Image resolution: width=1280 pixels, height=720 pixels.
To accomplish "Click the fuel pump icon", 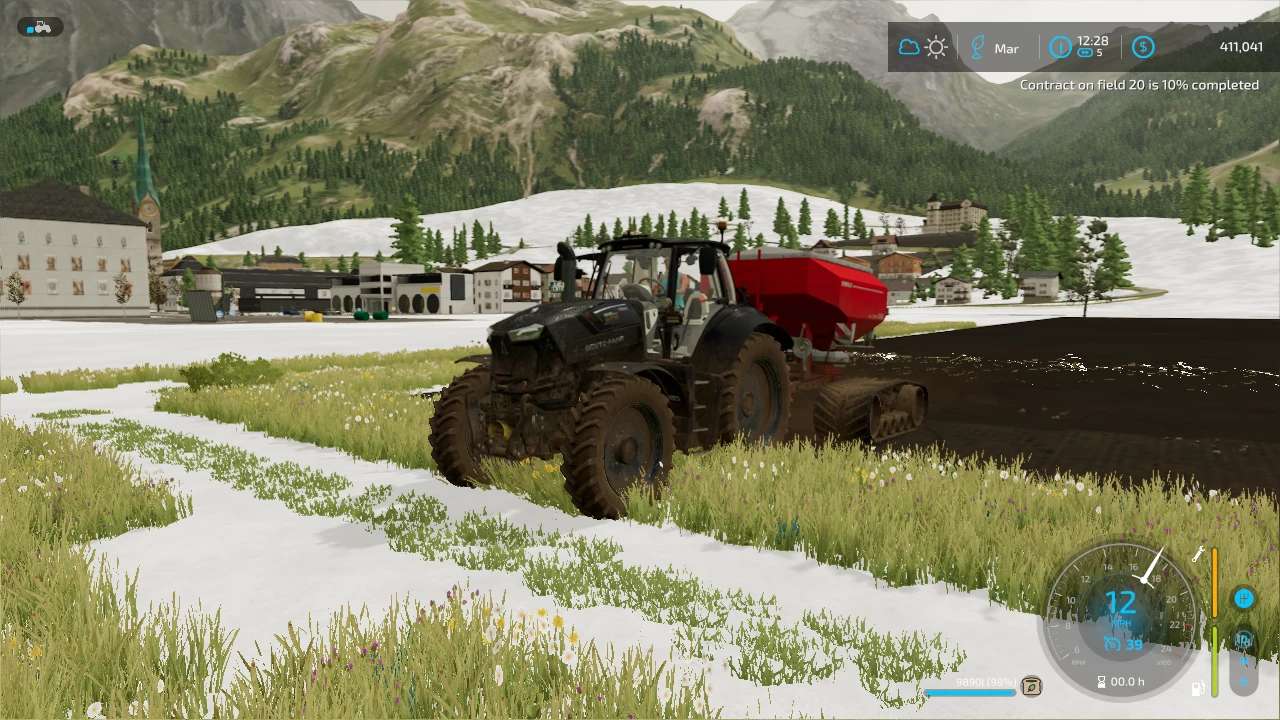I will [x=1197, y=688].
